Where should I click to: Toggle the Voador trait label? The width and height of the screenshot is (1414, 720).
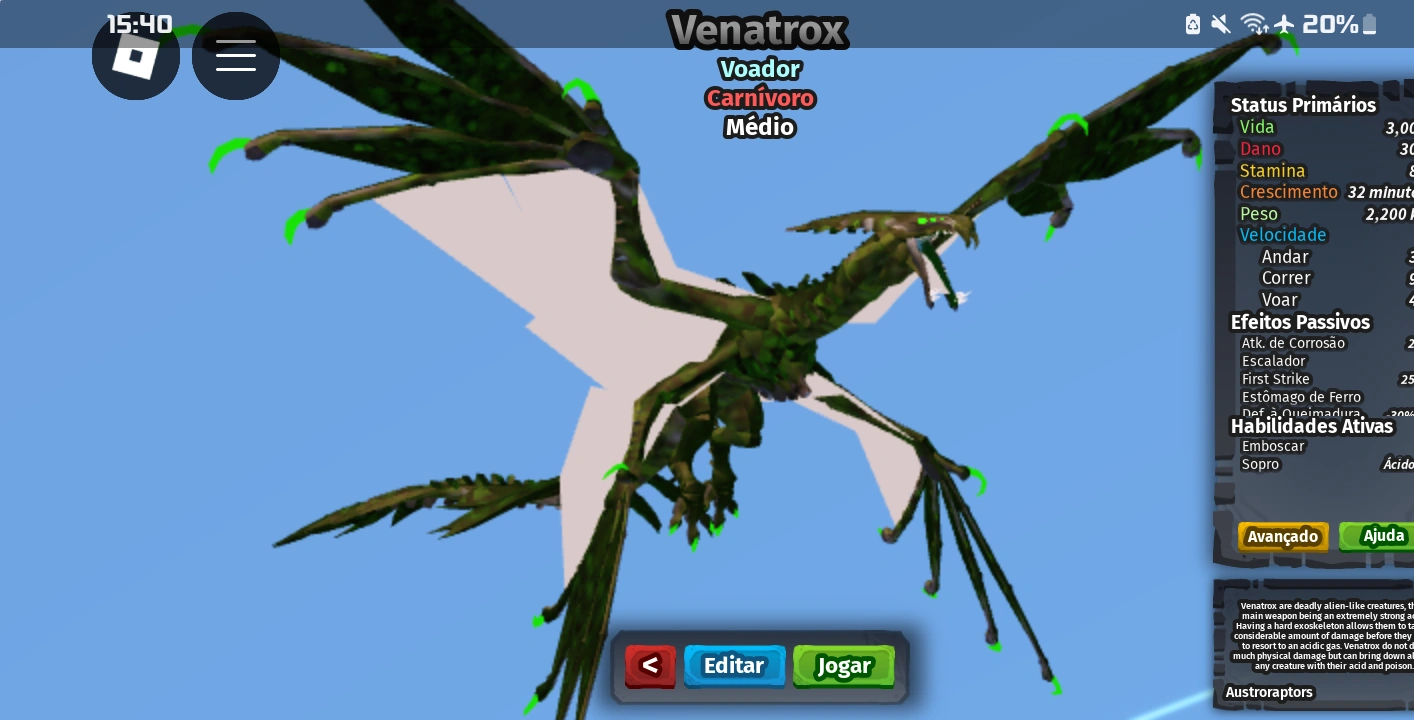759,69
